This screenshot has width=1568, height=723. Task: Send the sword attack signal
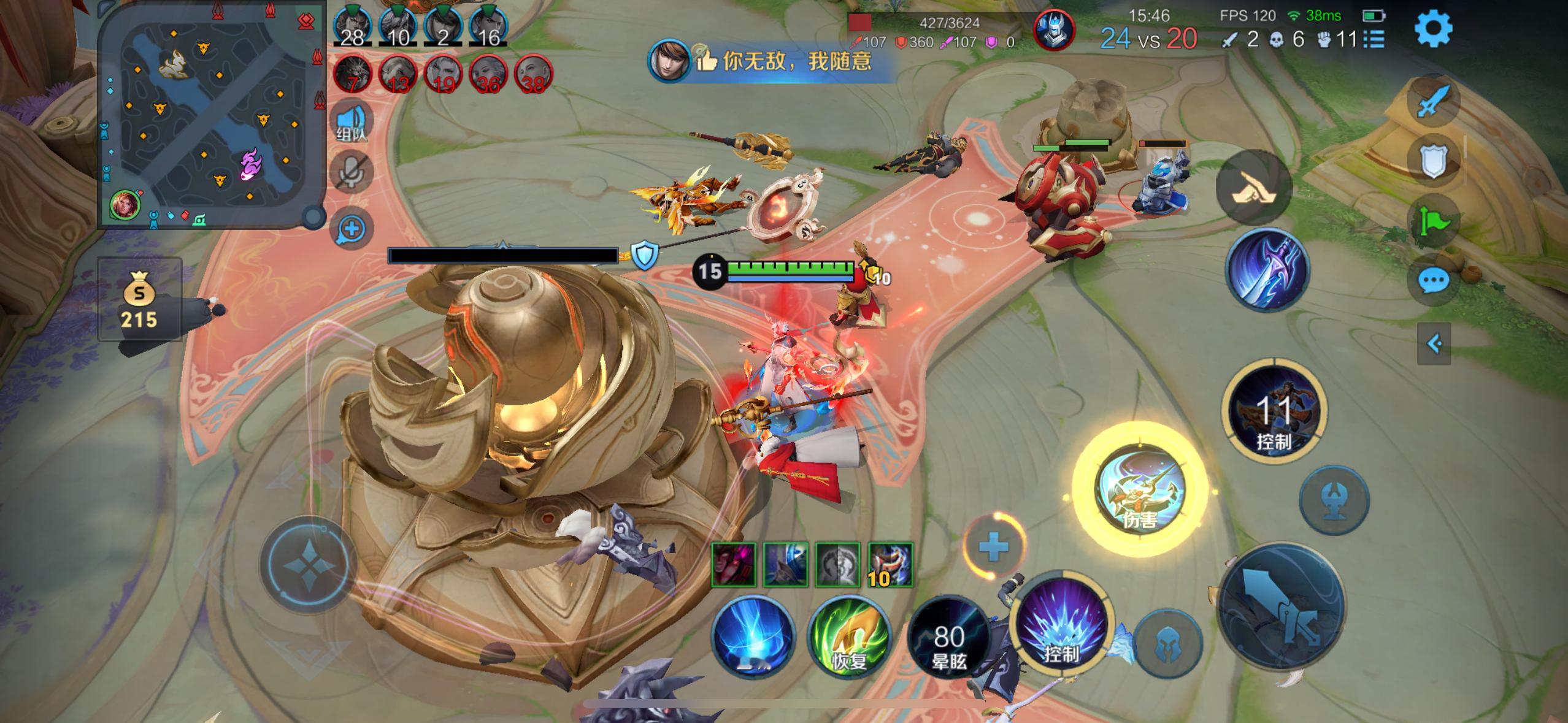1433,101
